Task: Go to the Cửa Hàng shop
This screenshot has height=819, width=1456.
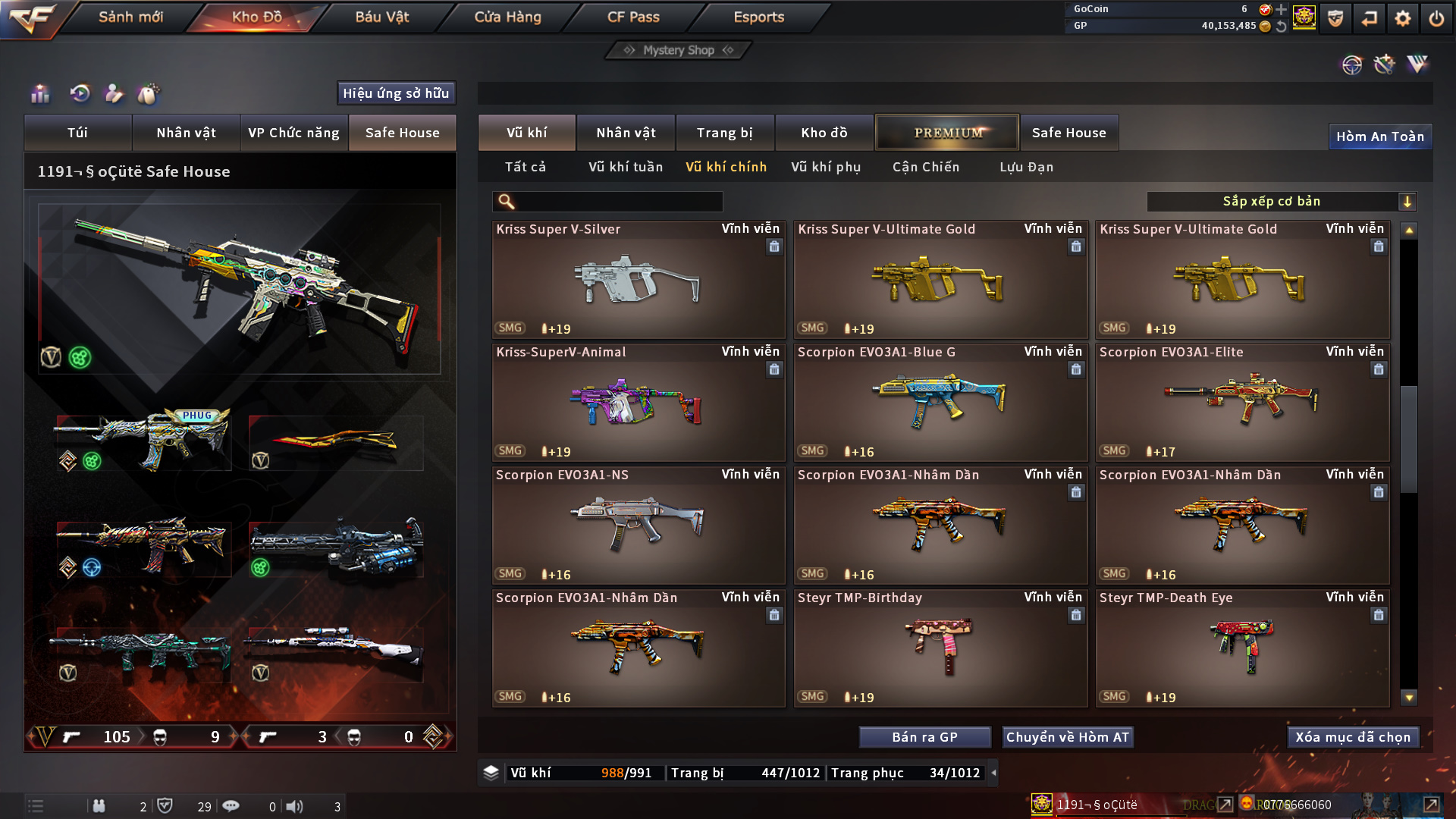Action: [x=507, y=17]
